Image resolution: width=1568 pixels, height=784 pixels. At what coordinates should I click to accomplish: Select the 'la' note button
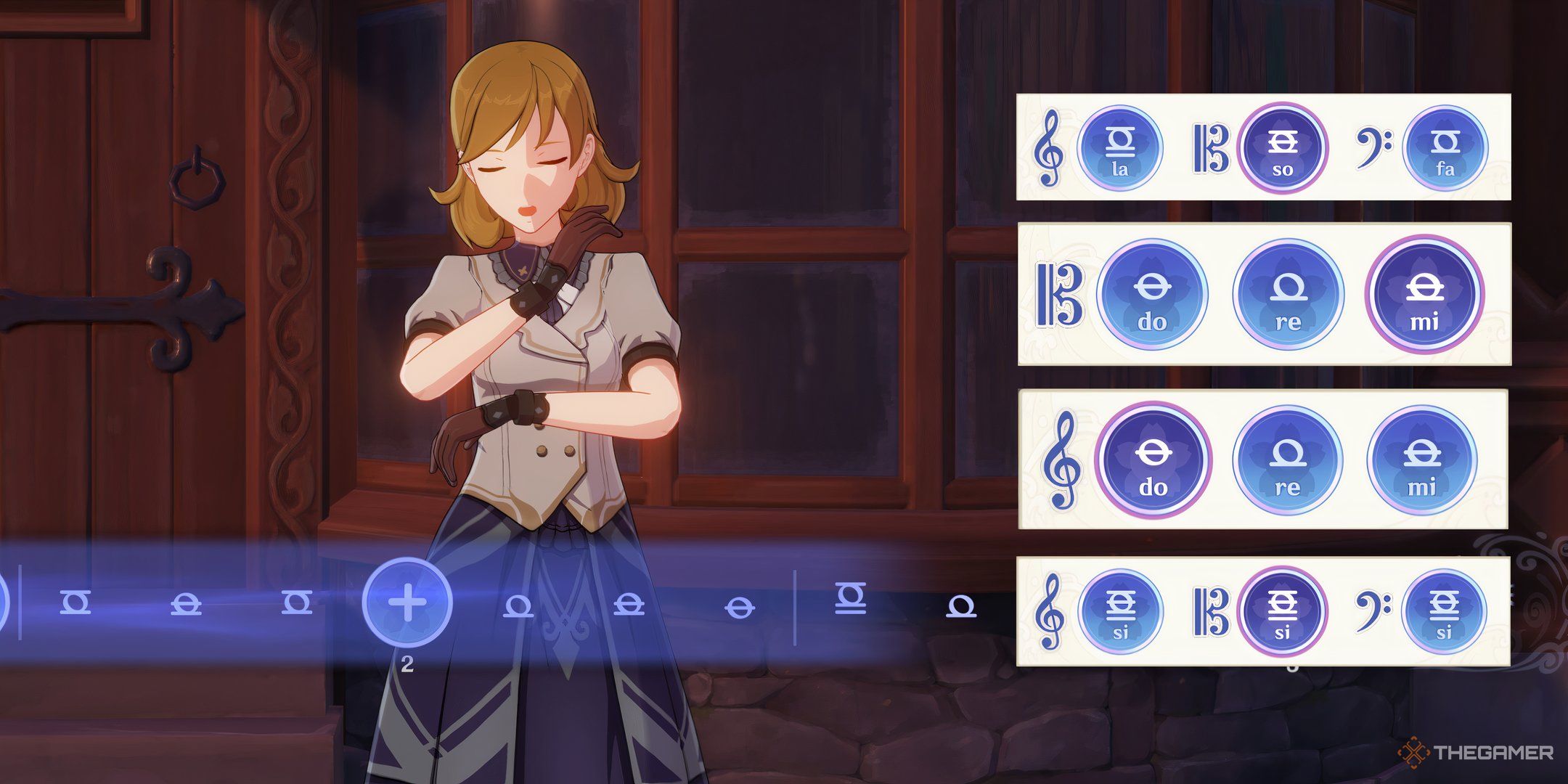point(1119,148)
